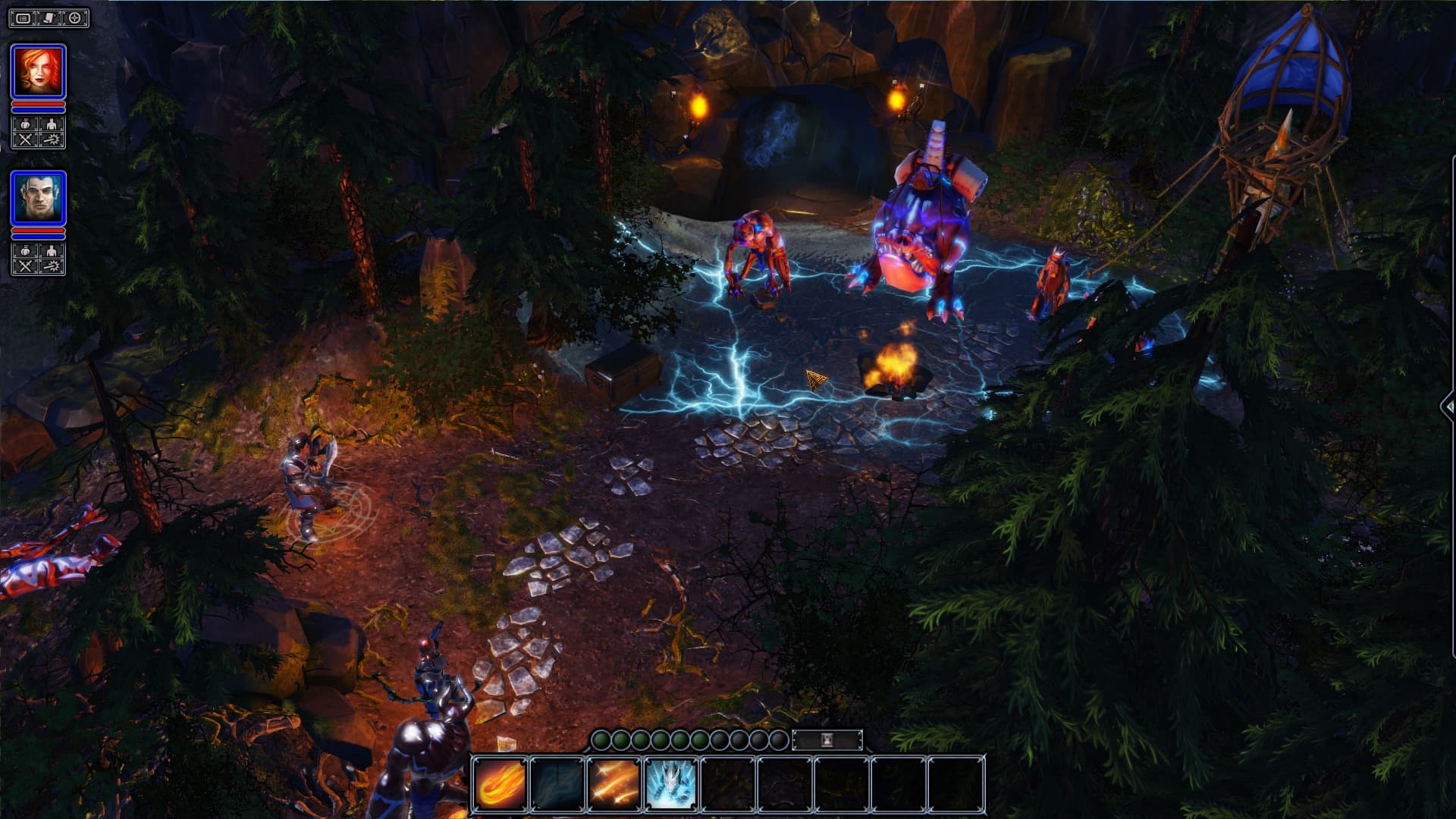This screenshot has width=1456, height=819.
Task: Select the Fireball skill in the hotbar
Action: tap(498, 783)
